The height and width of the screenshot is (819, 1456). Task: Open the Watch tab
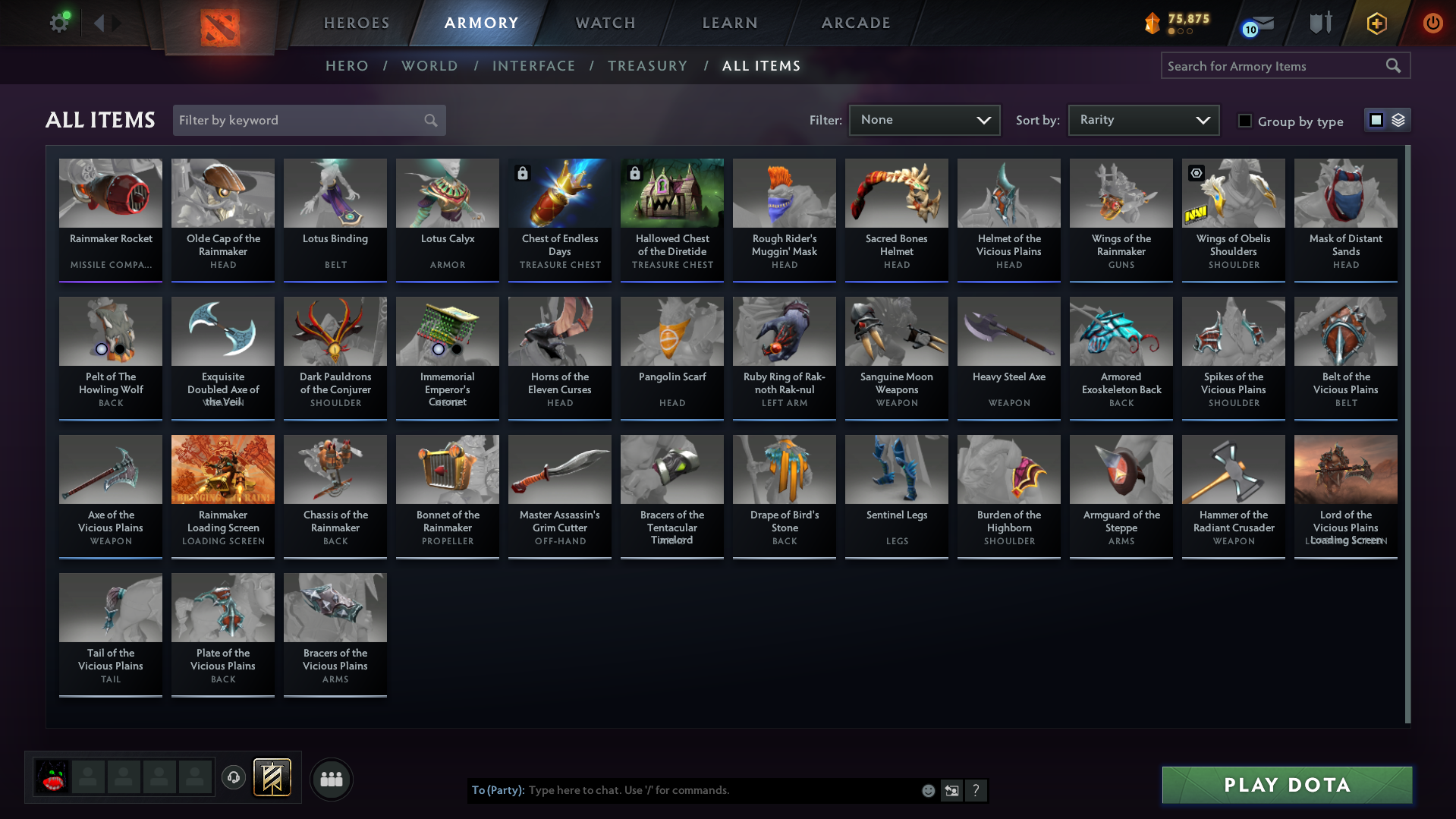point(605,23)
